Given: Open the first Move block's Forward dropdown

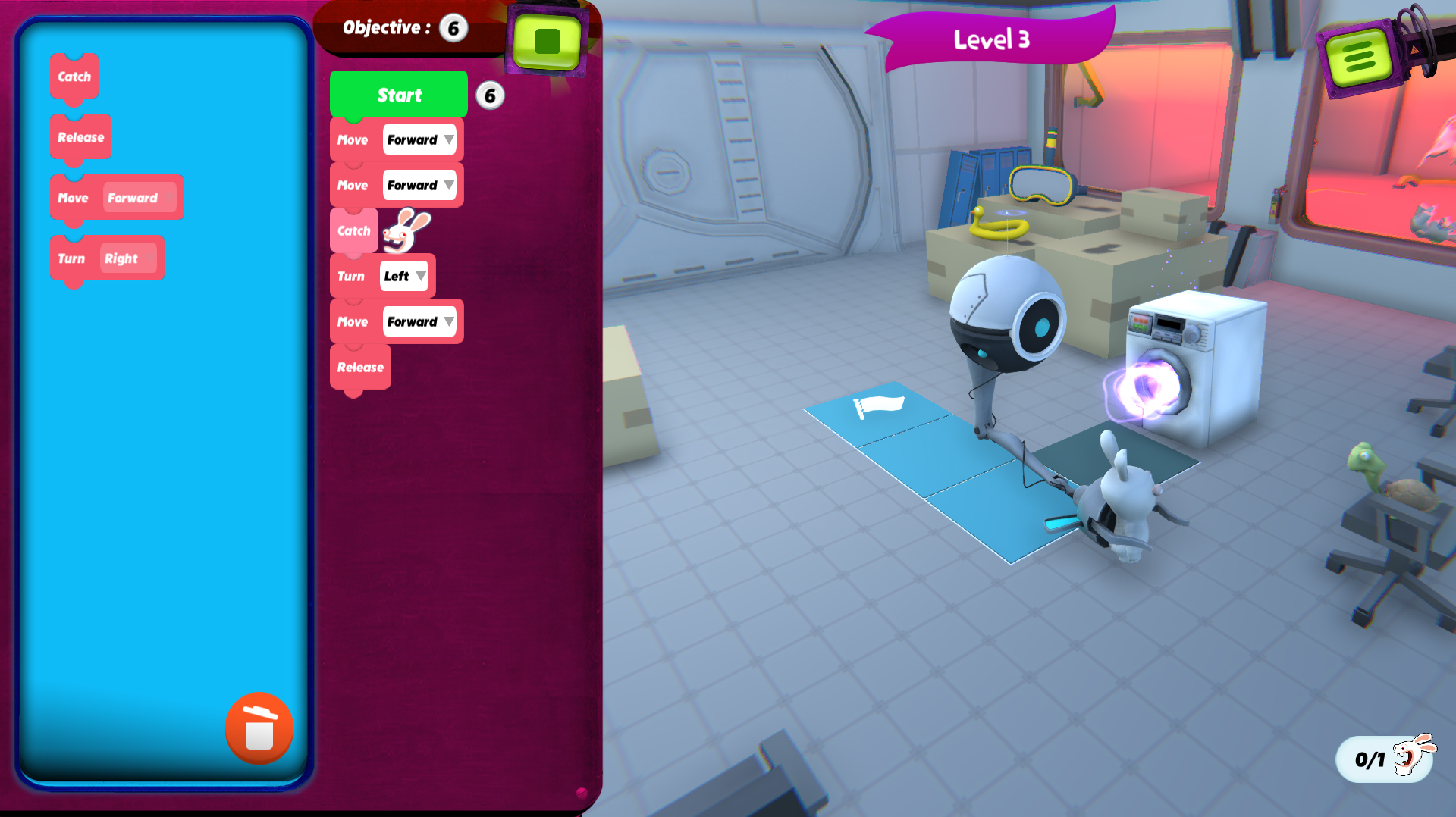Looking at the screenshot, I should [419, 139].
